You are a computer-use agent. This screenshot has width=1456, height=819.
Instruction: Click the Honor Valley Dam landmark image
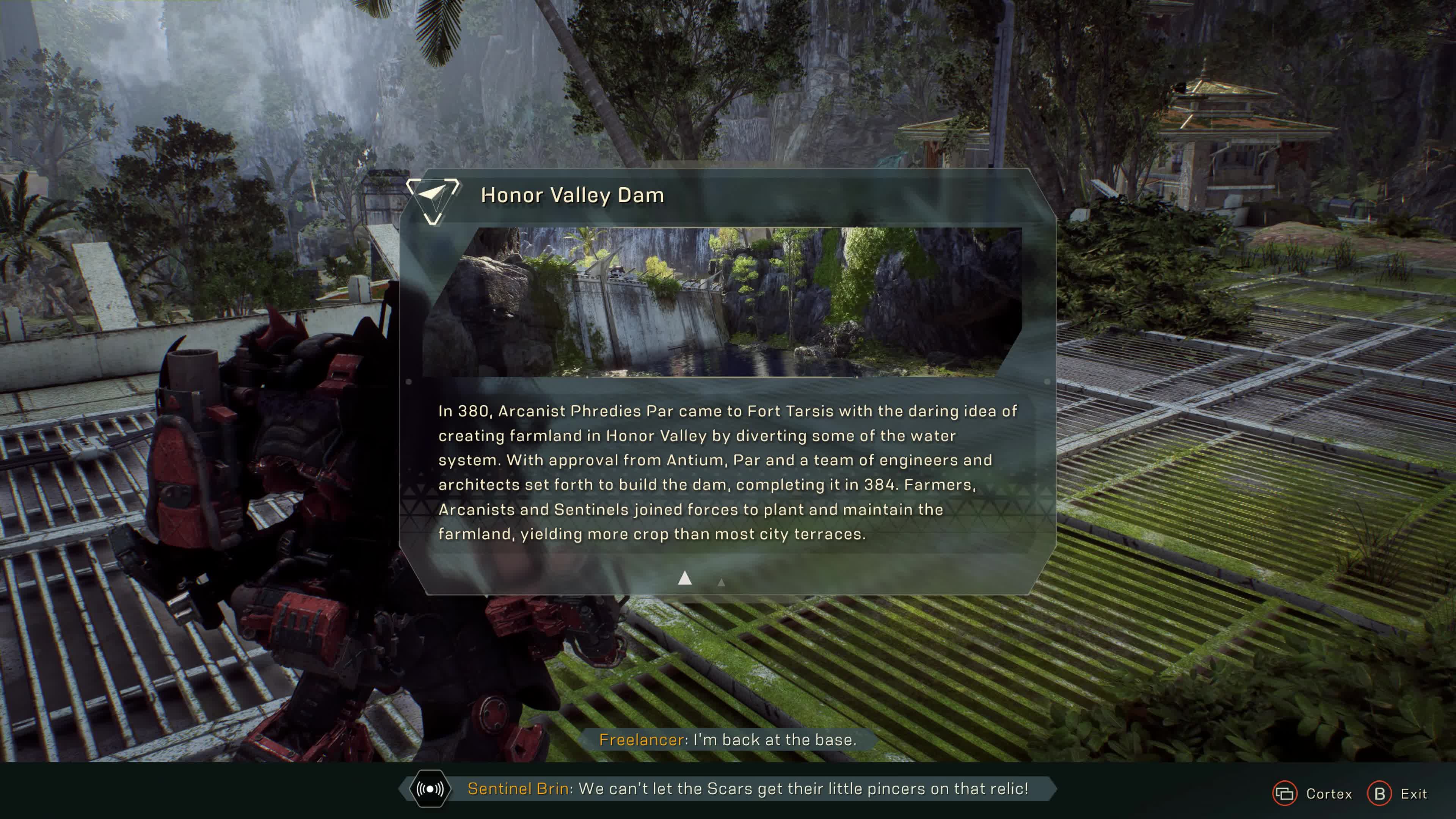(x=722, y=302)
